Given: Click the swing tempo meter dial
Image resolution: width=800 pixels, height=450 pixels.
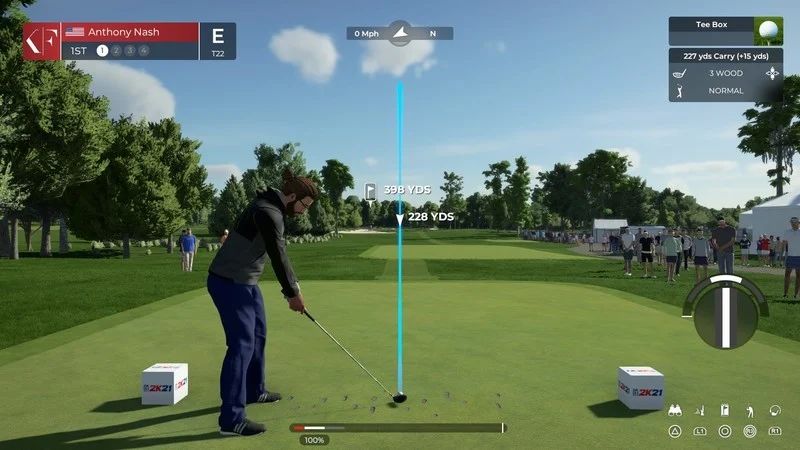Looking at the screenshot, I should (726, 312).
